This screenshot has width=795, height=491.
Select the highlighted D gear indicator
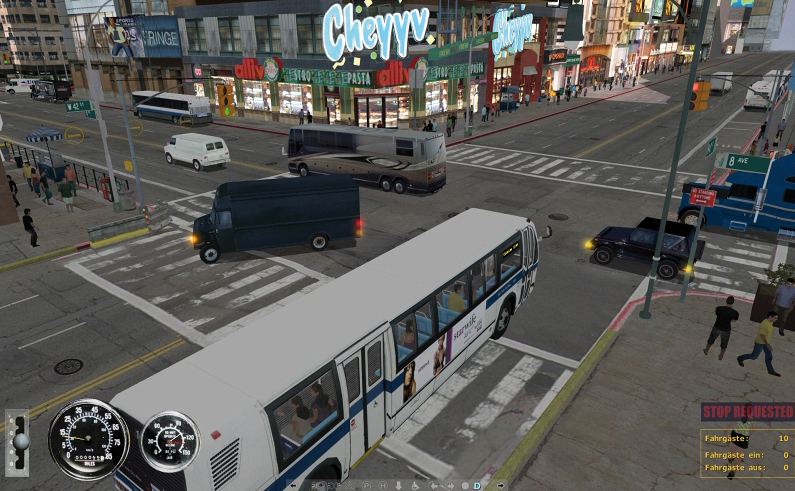[x=477, y=486]
